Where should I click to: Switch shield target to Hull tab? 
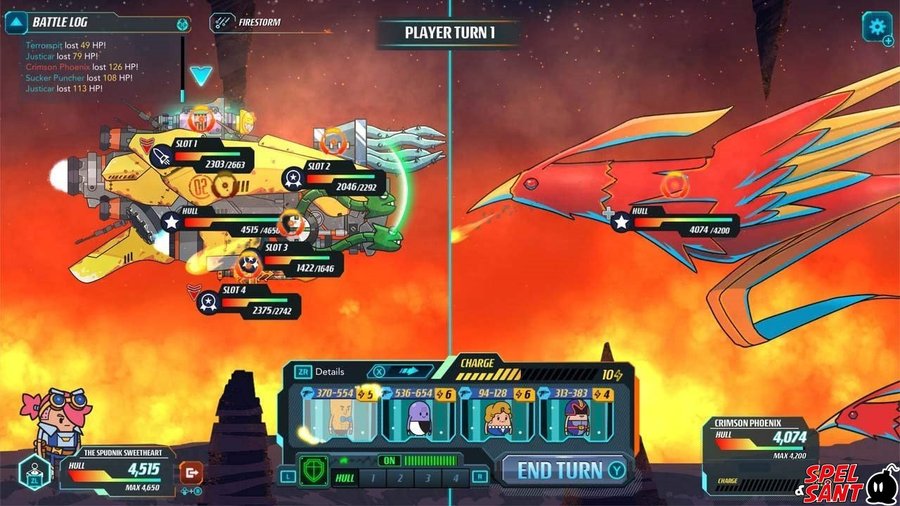344,479
